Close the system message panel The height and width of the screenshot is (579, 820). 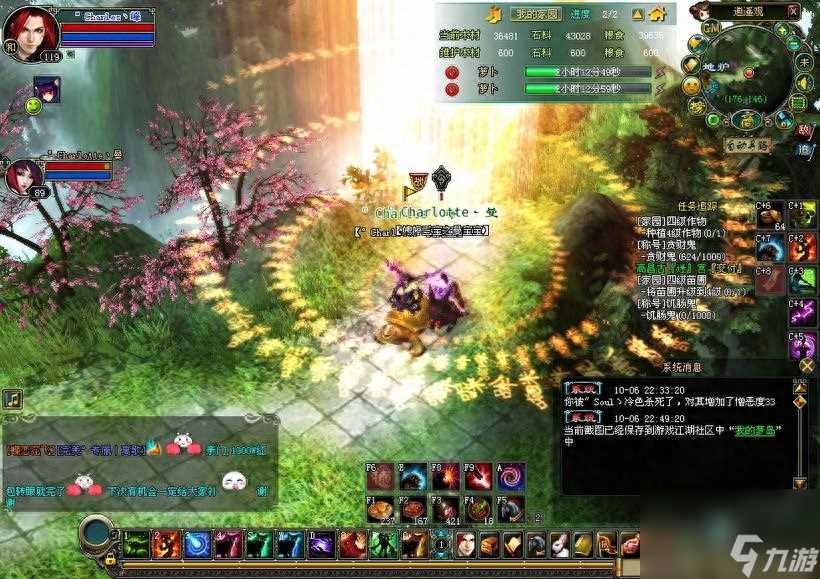tap(807, 366)
